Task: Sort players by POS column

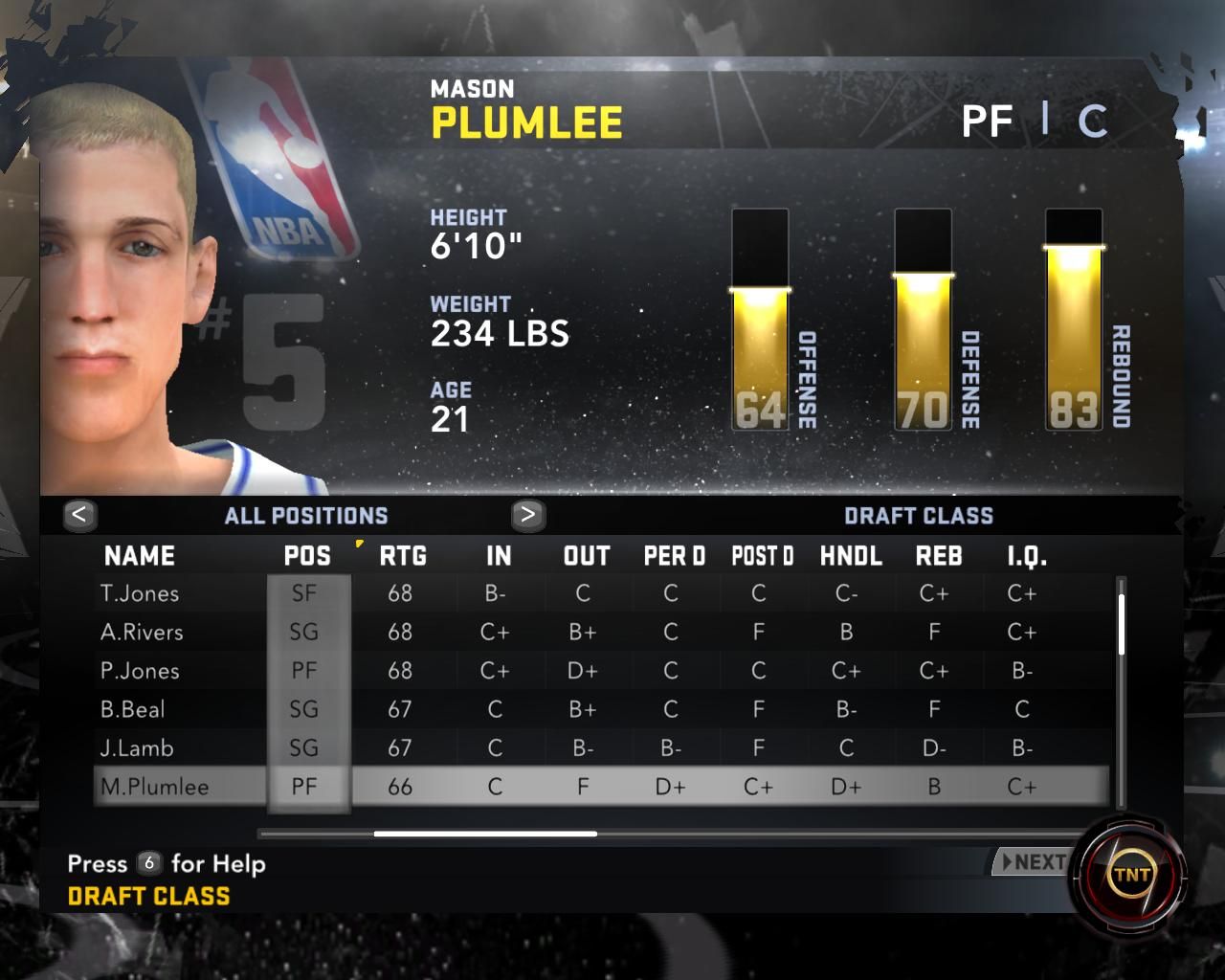Action: click(x=307, y=556)
